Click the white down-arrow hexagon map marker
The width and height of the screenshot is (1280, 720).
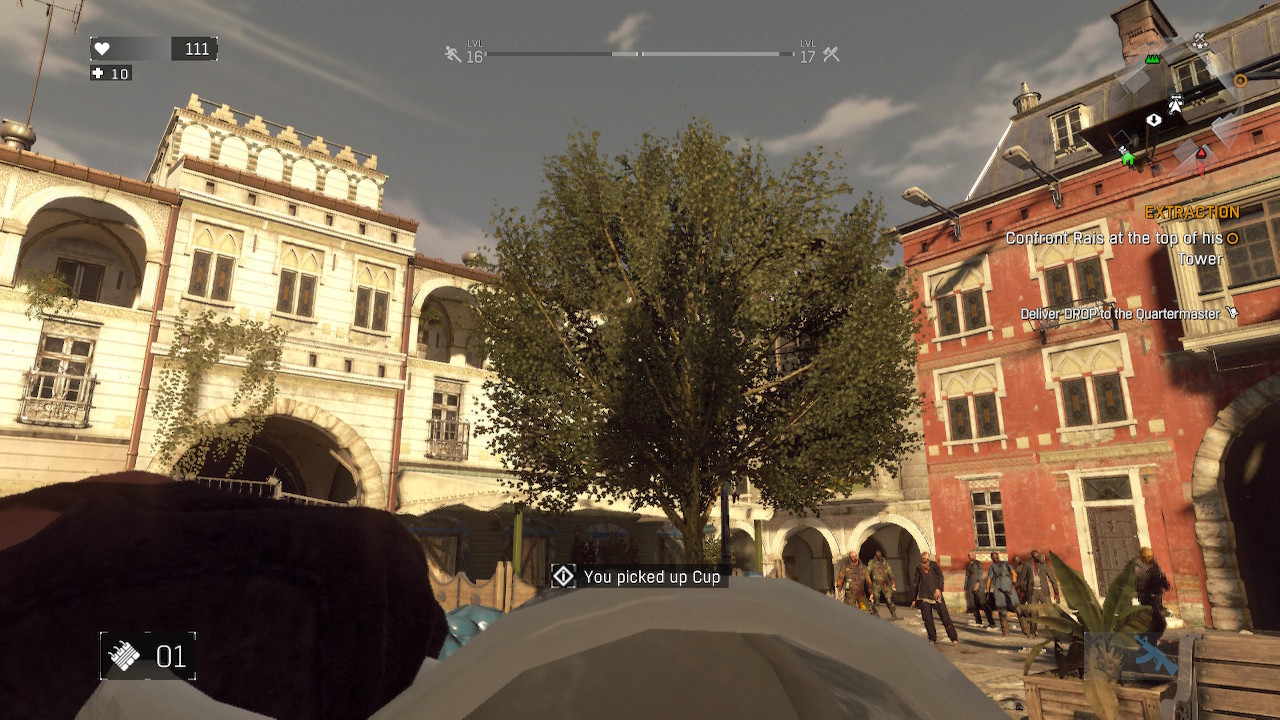(x=1154, y=120)
